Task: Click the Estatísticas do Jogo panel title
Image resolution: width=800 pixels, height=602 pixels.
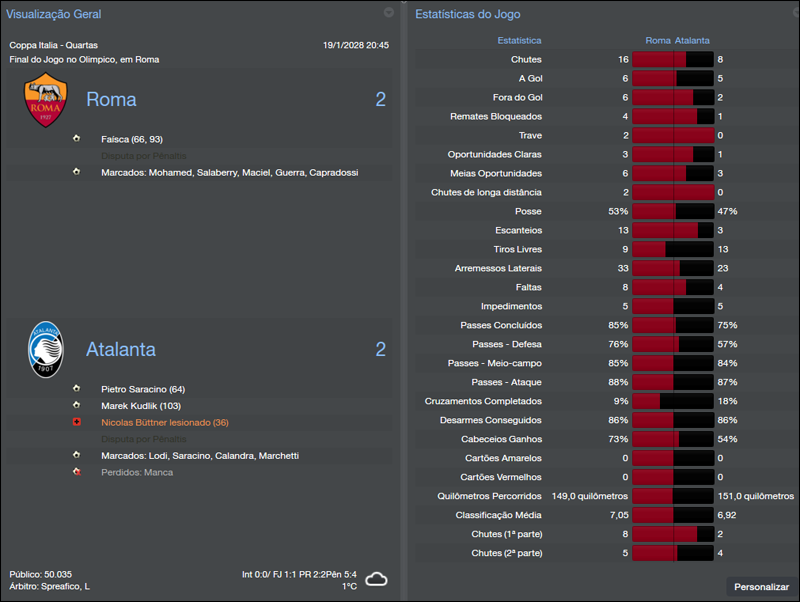Action: (x=467, y=14)
